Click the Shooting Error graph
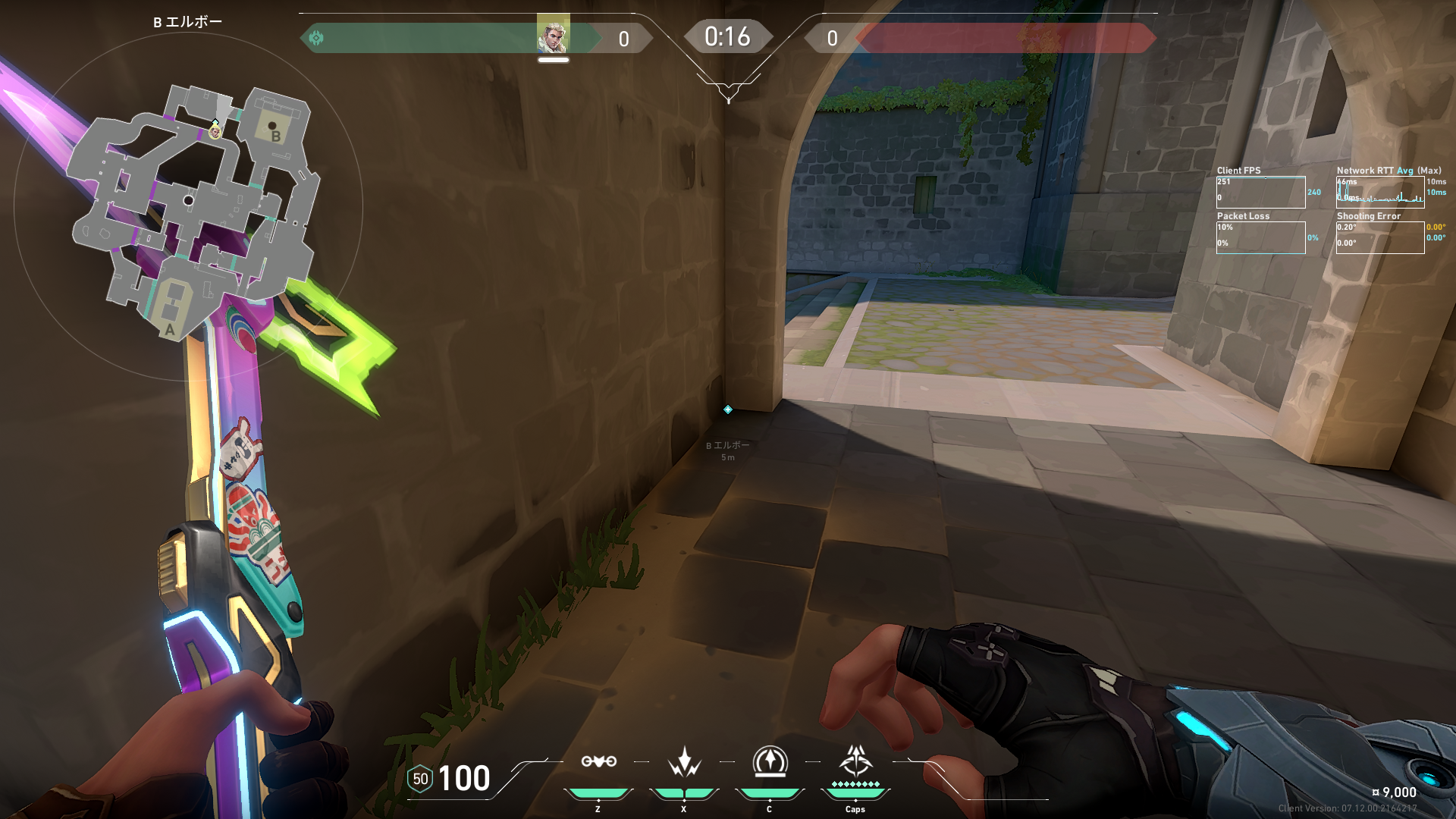The height and width of the screenshot is (819, 1456). 1379,237
